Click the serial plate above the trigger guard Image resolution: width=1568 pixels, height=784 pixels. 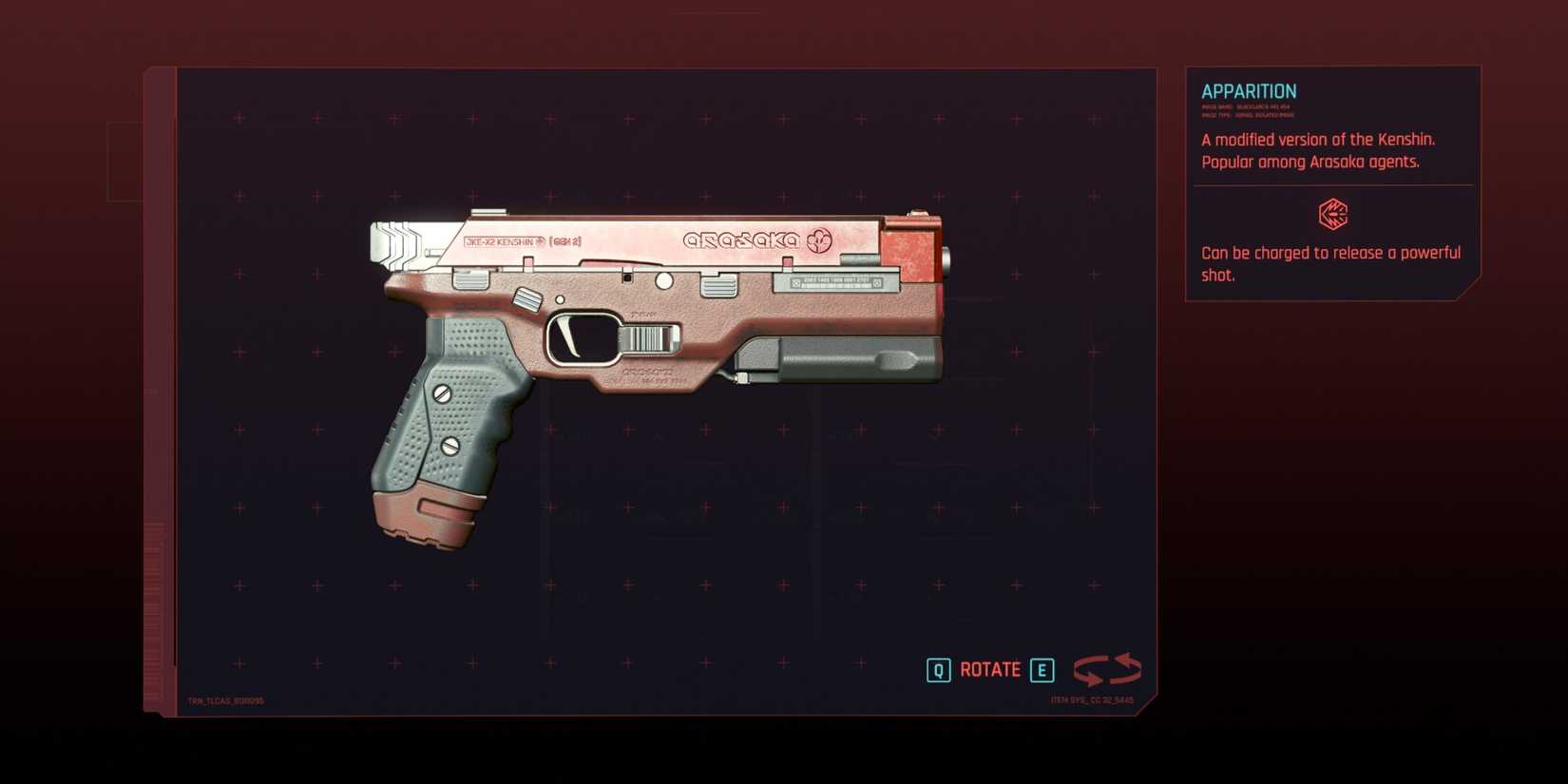[834, 283]
